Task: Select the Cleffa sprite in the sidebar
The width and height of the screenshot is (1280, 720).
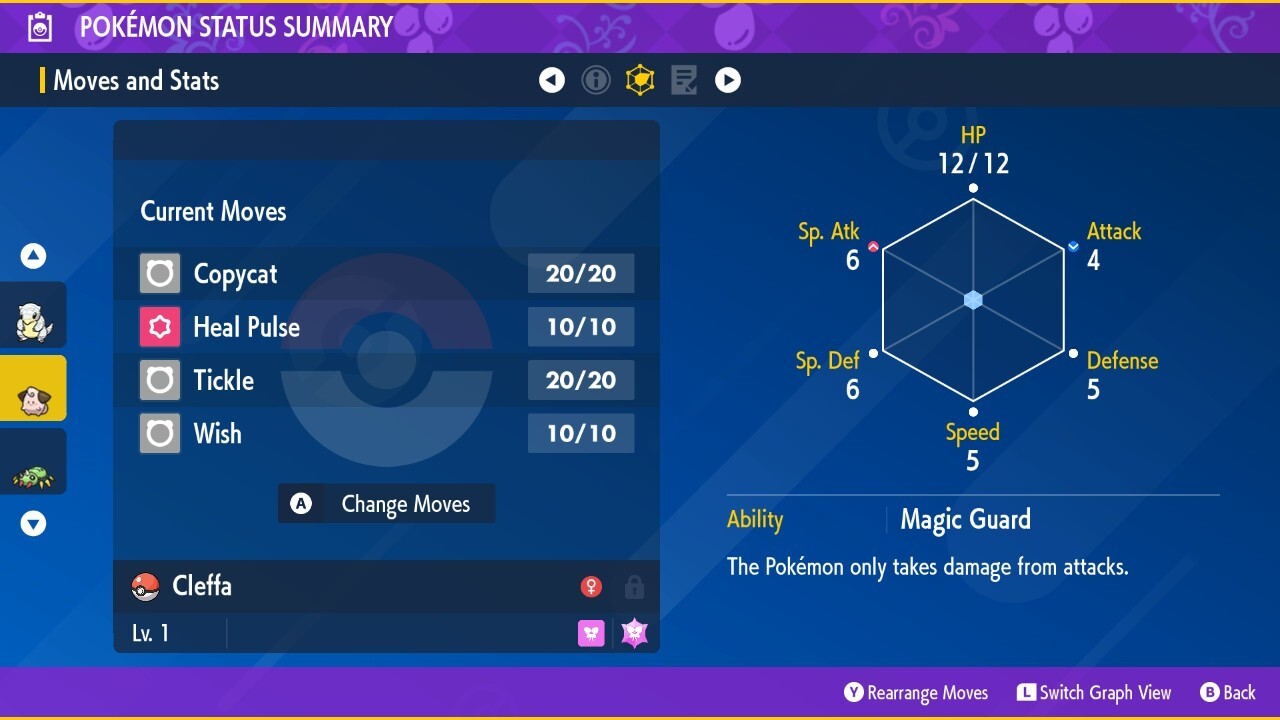Action: pos(35,388)
